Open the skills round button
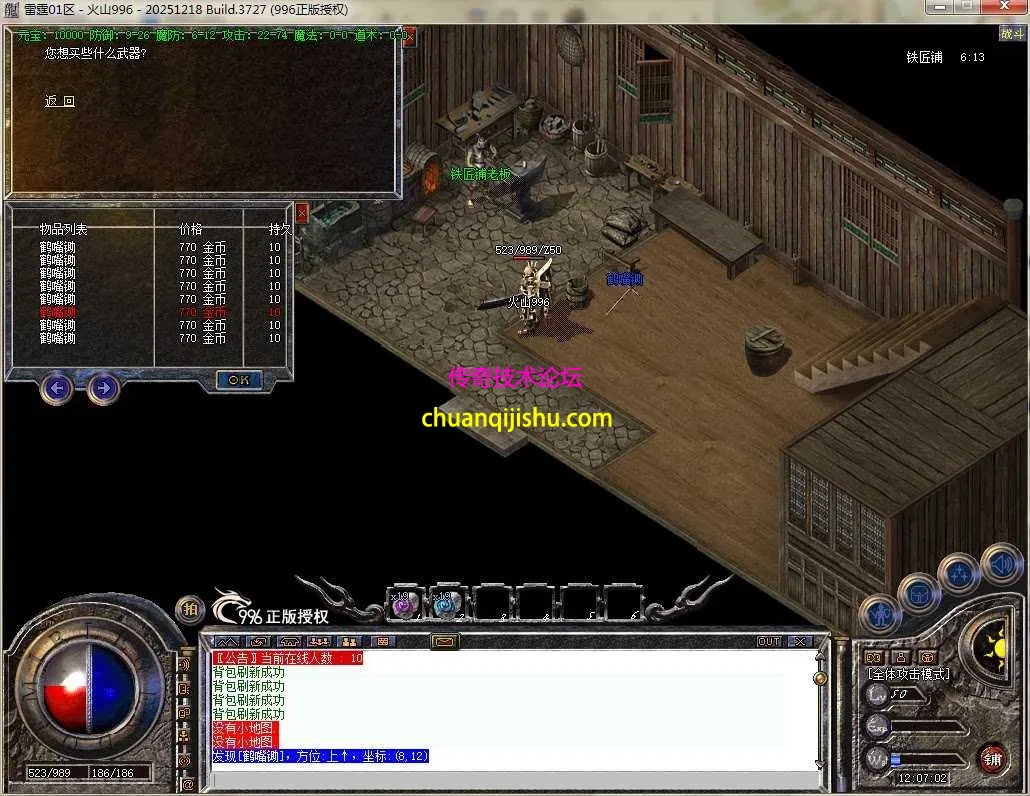 click(x=962, y=574)
